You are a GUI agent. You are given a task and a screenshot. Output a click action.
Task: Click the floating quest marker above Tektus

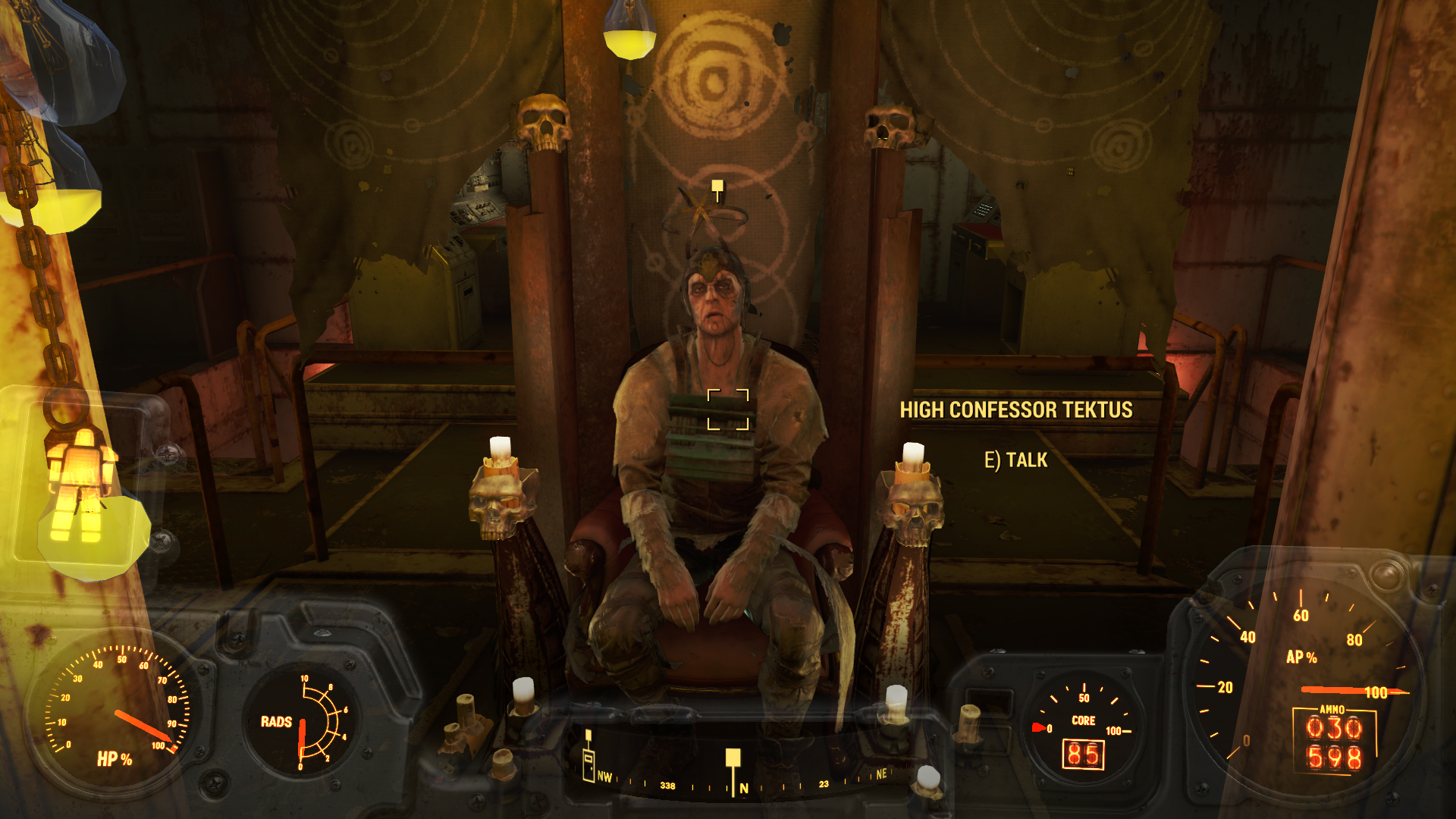(717, 187)
